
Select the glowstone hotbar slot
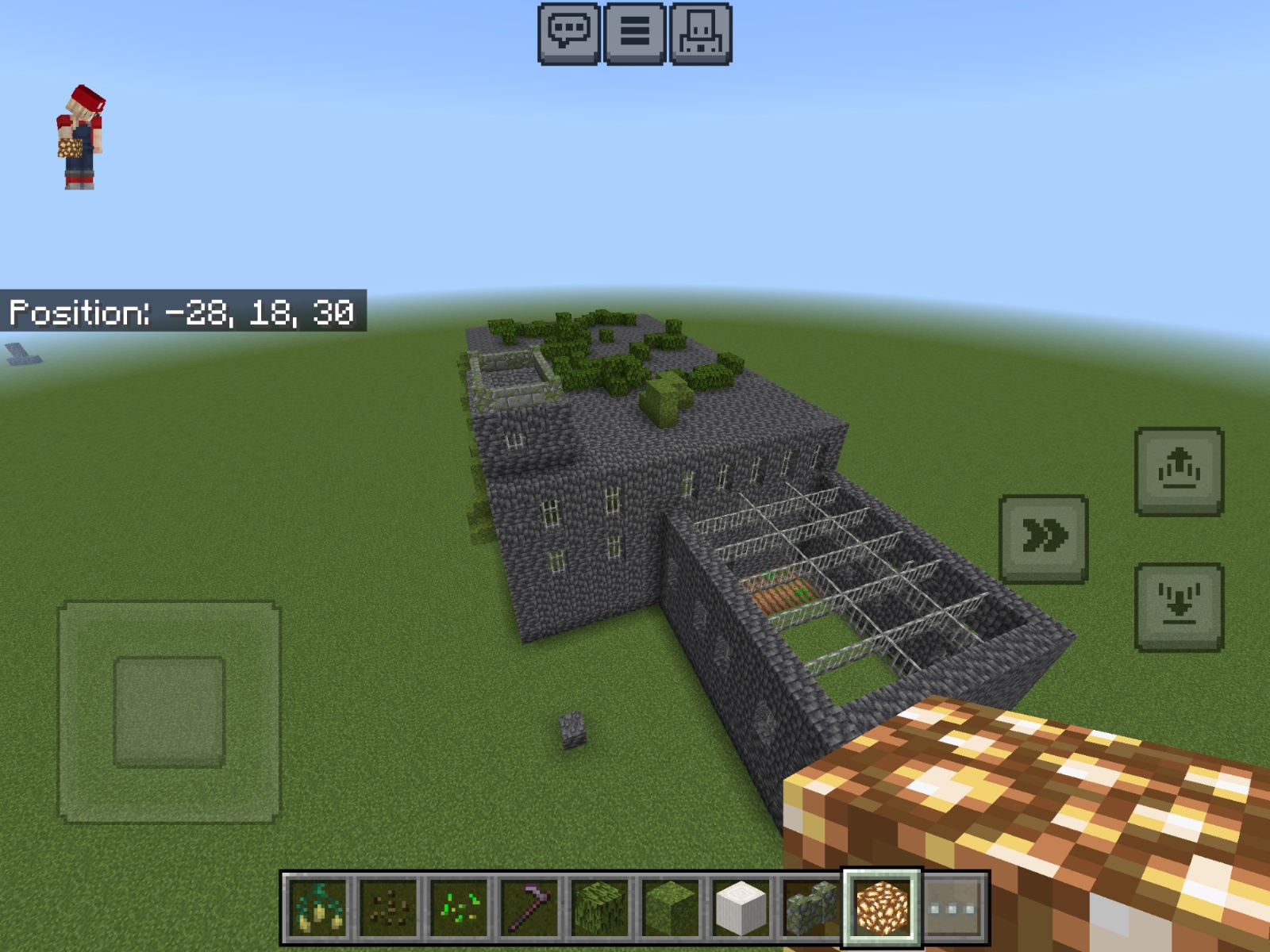tap(881, 908)
